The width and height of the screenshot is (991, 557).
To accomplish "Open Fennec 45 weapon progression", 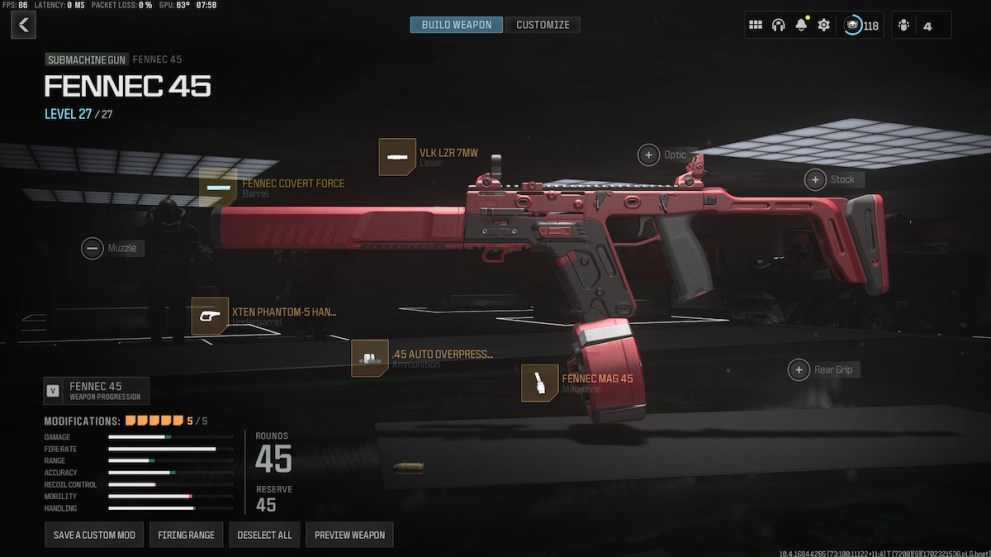I will 96,391.
